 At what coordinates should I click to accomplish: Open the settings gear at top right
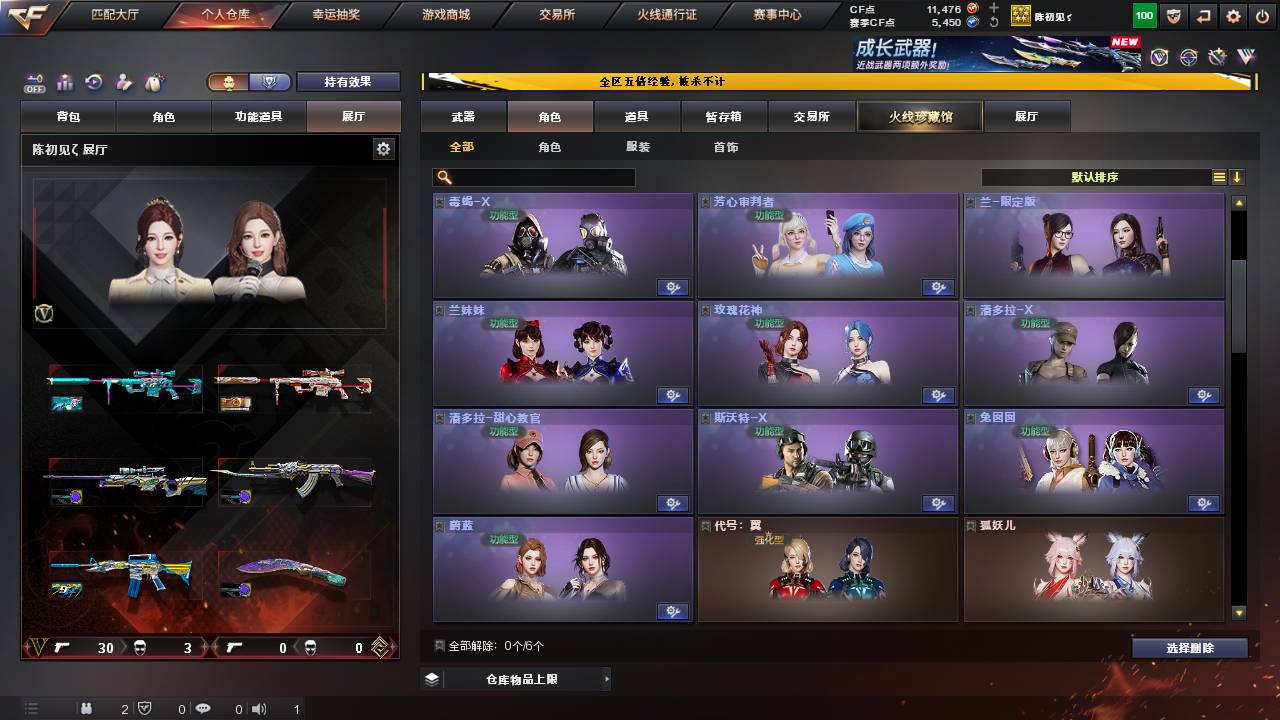click(x=1233, y=15)
